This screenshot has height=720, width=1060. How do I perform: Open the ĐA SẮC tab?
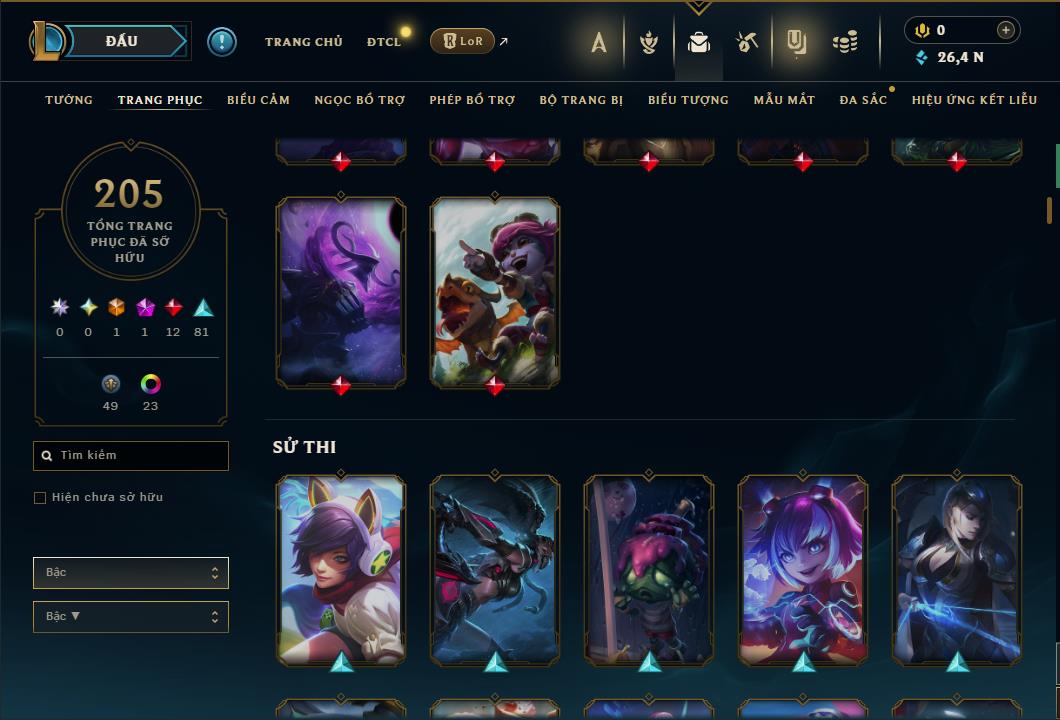point(863,100)
